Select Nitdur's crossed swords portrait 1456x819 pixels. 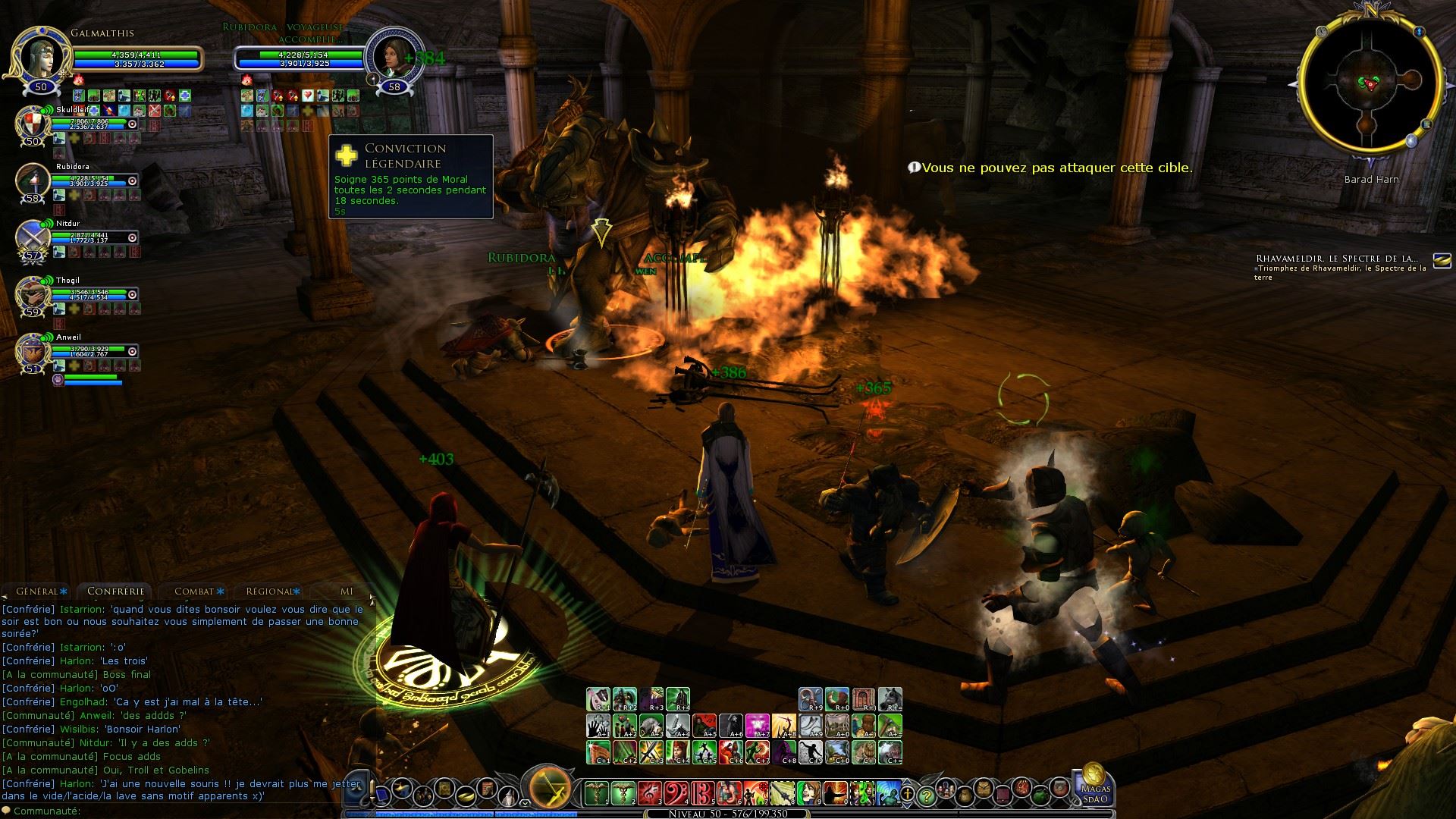tap(33, 238)
